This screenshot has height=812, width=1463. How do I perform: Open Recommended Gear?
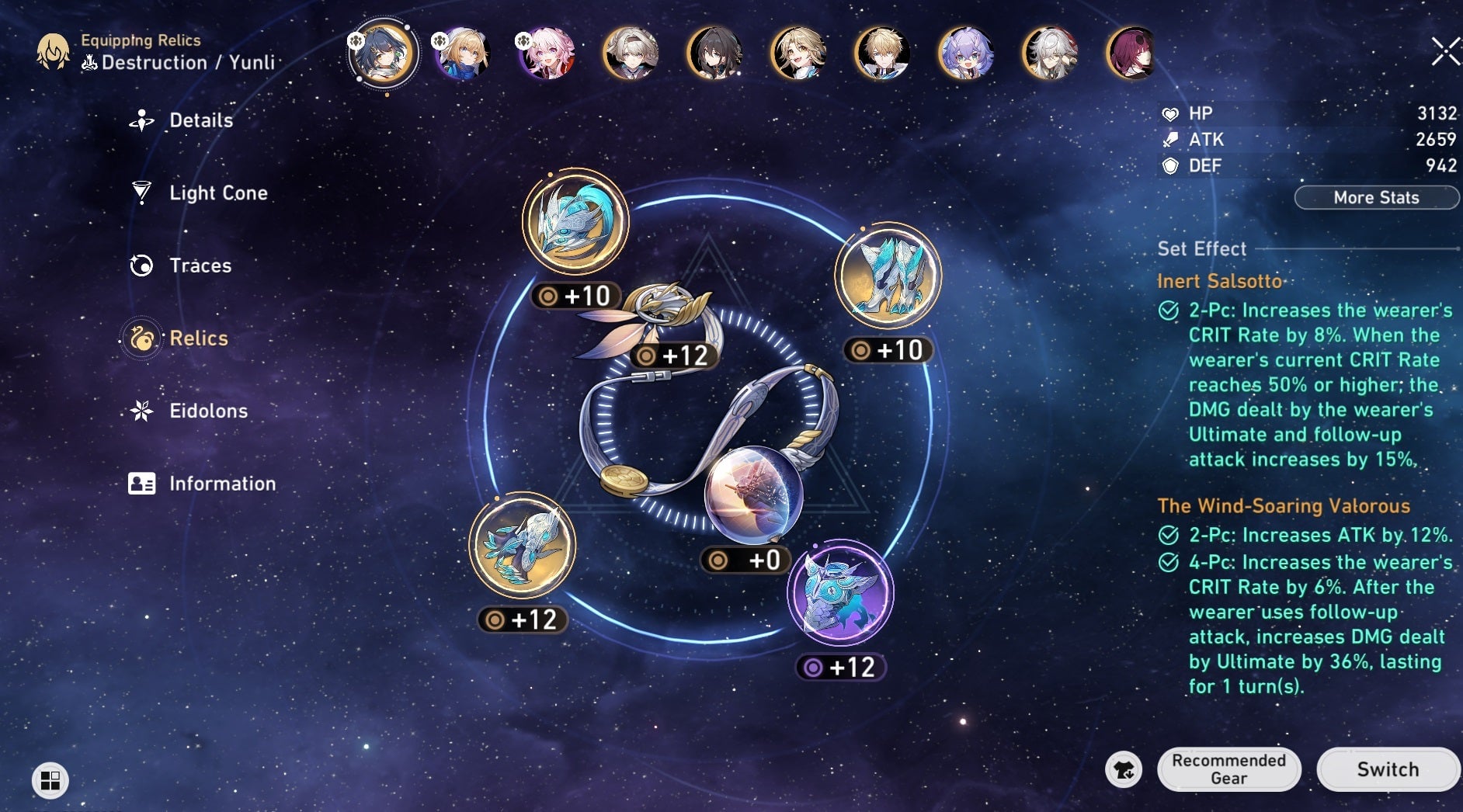[x=1230, y=769]
